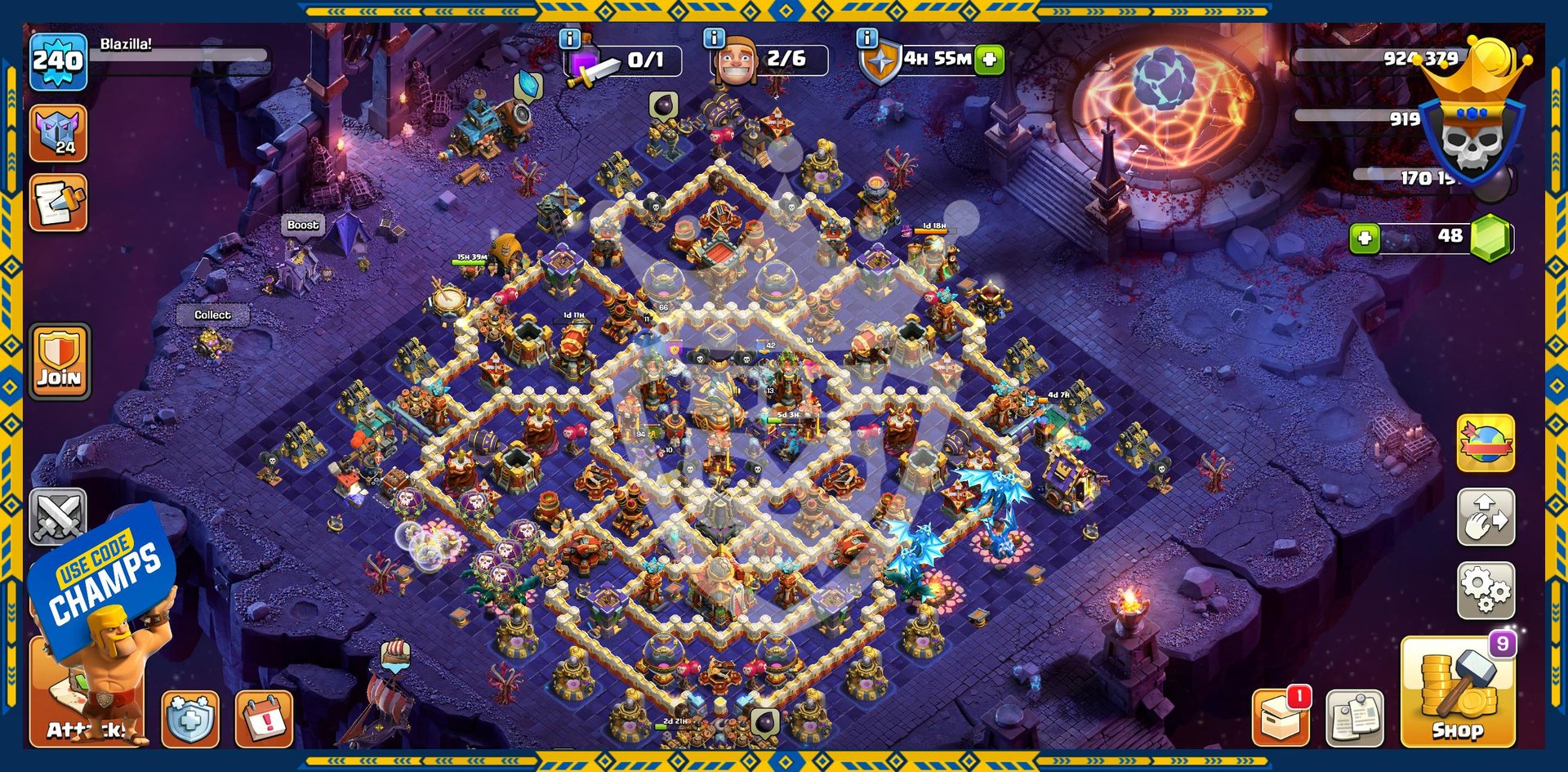Screen dimensions: 1568x772
Task: Open the scroll and brush log icon
Action: 58,203
